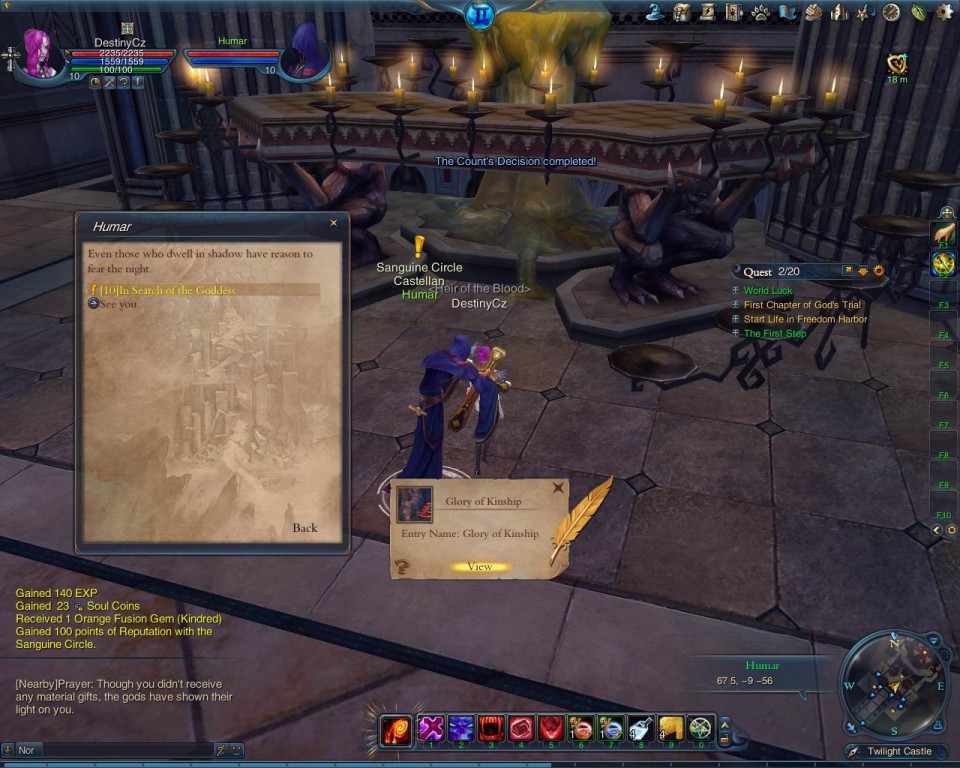Screen dimensions: 960x768
Task: Select First Chapter of God's Trial quest
Action: tap(802, 305)
